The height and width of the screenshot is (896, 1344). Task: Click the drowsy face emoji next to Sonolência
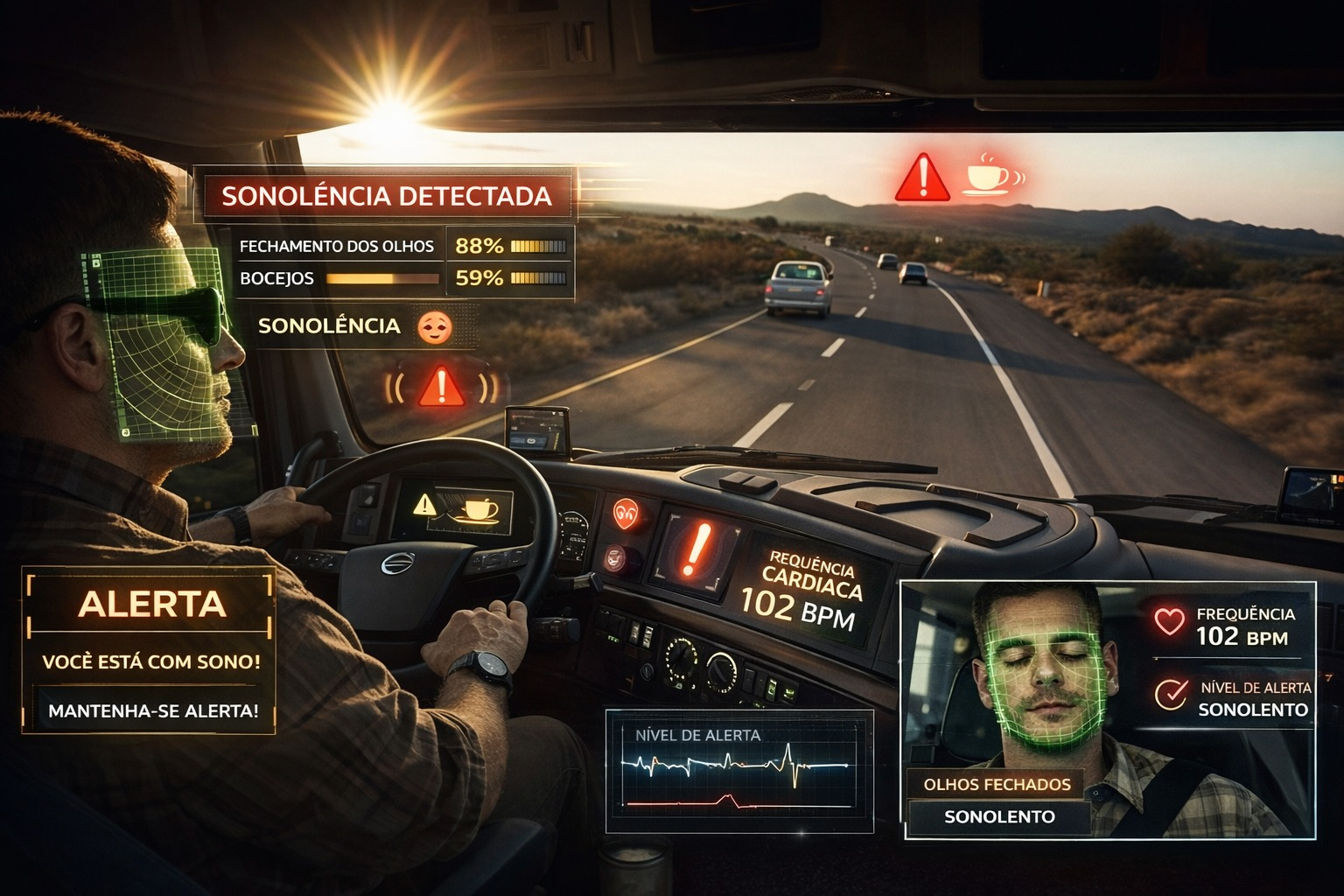pos(435,327)
